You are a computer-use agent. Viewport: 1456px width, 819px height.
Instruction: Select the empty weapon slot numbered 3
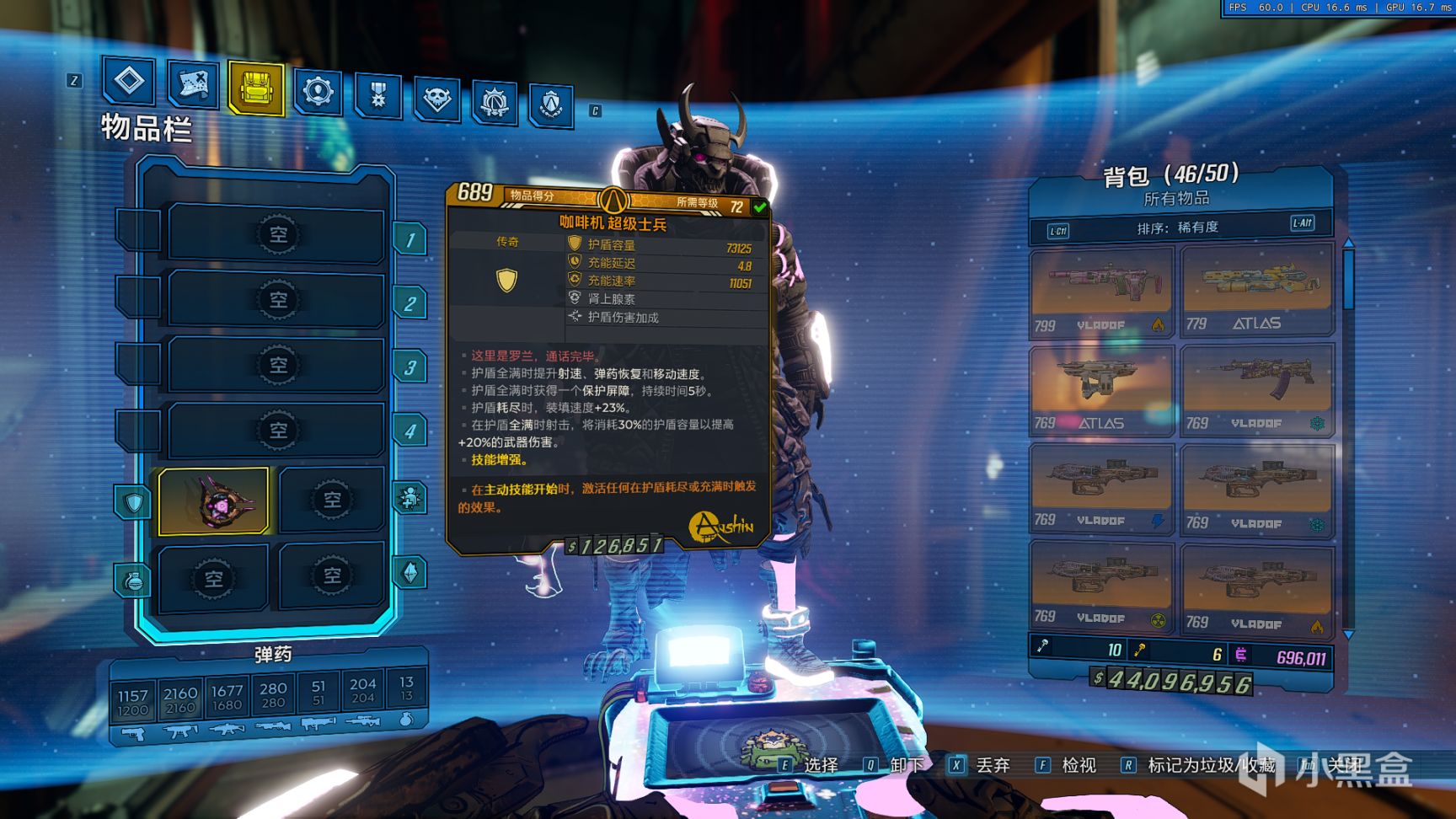tap(277, 365)
